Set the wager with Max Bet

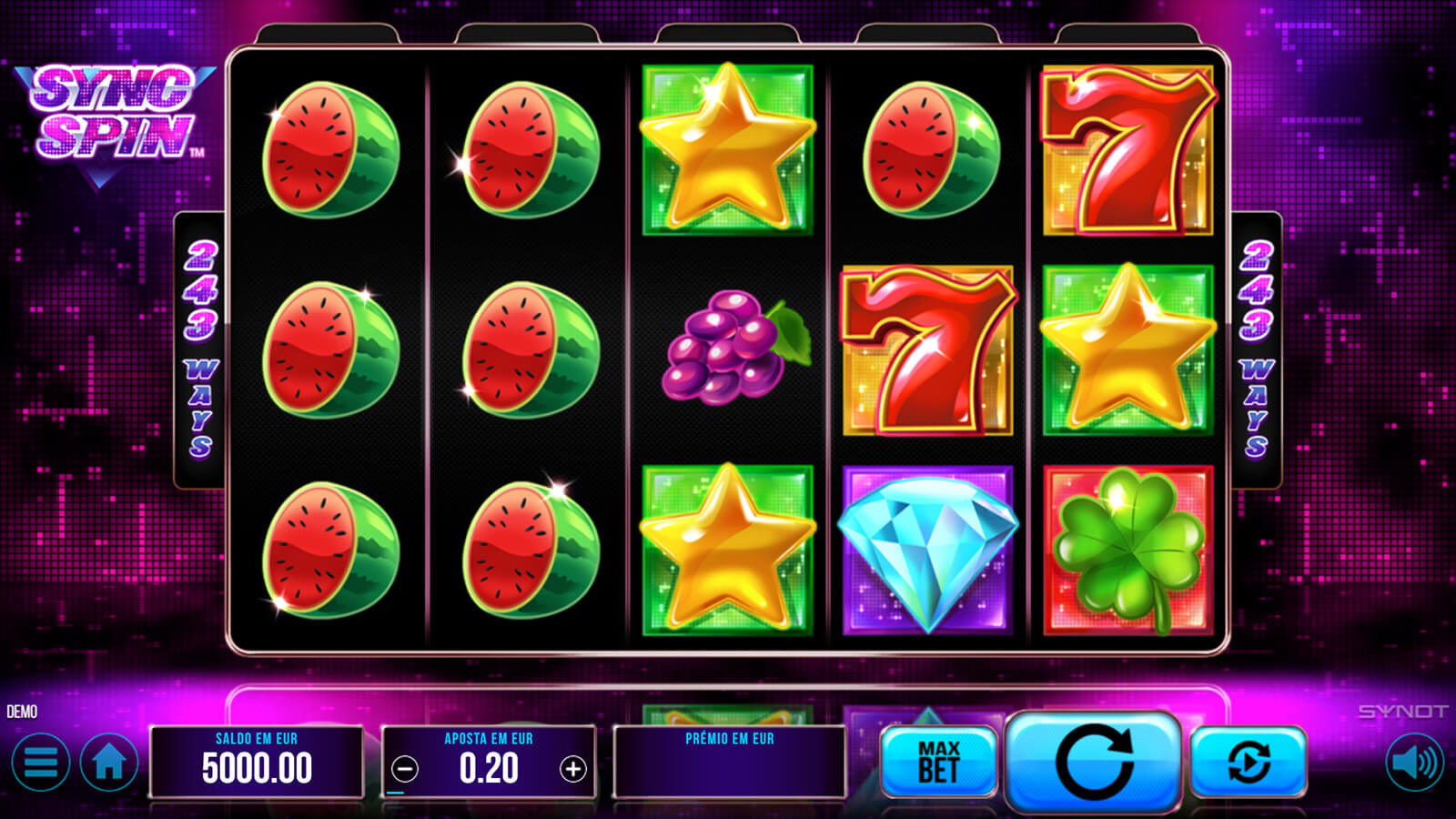pos(938,762)
